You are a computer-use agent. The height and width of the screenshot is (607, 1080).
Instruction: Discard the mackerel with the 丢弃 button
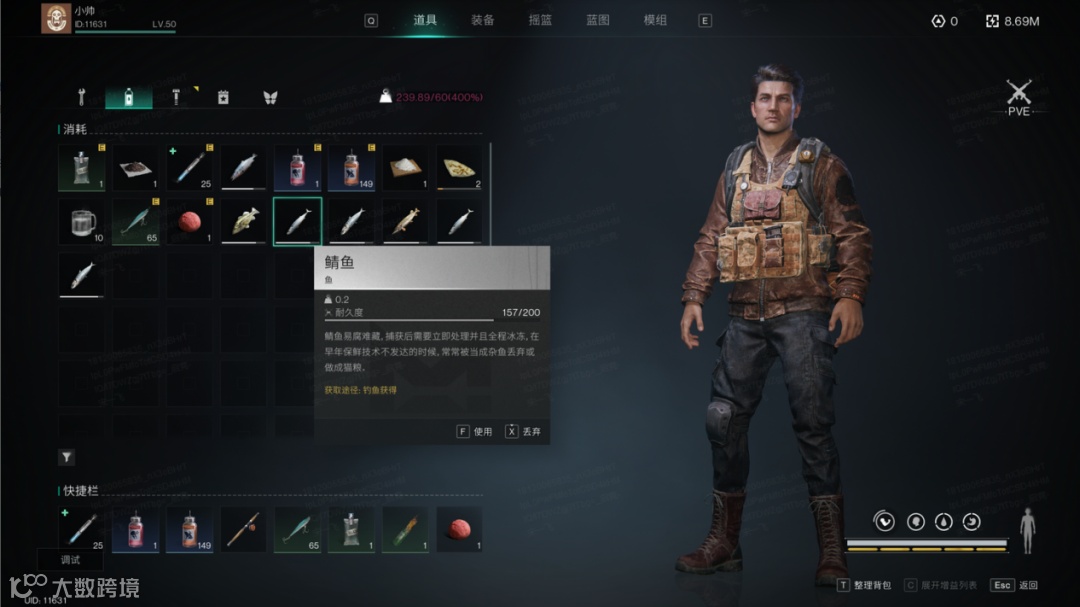point(524,432)
